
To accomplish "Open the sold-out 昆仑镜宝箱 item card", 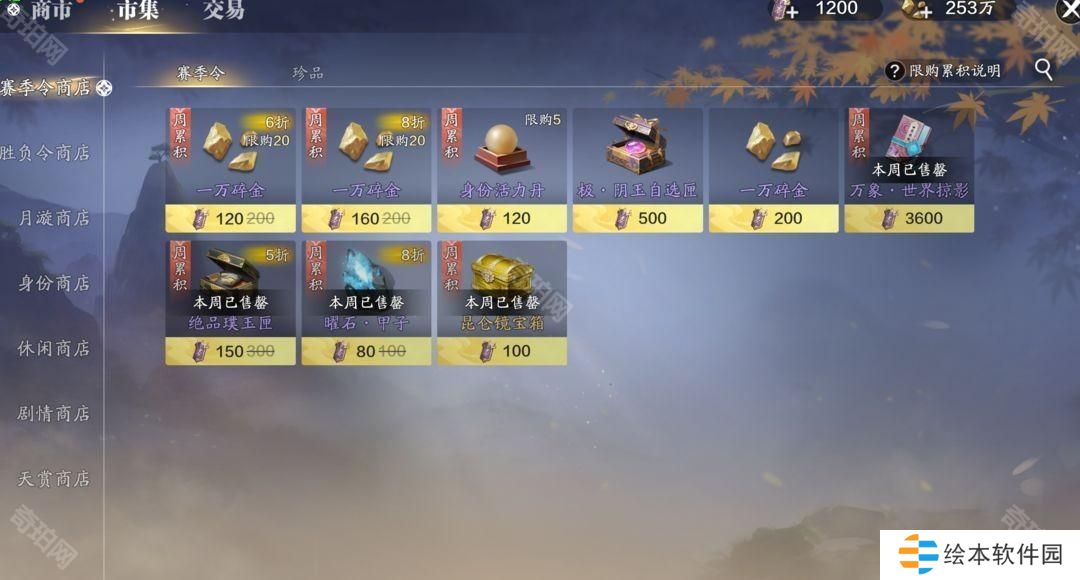I will pos(502,302).
